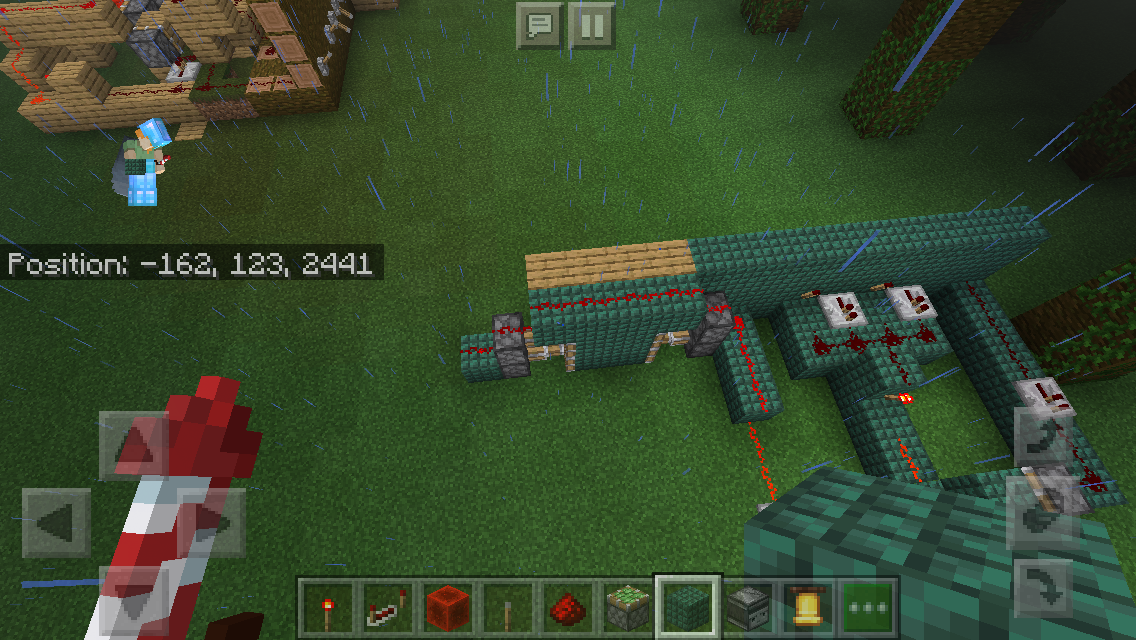Select the sticky piston hotbar slot
The height and width of the screenshot is (640, 1136).
coord(627,606)
